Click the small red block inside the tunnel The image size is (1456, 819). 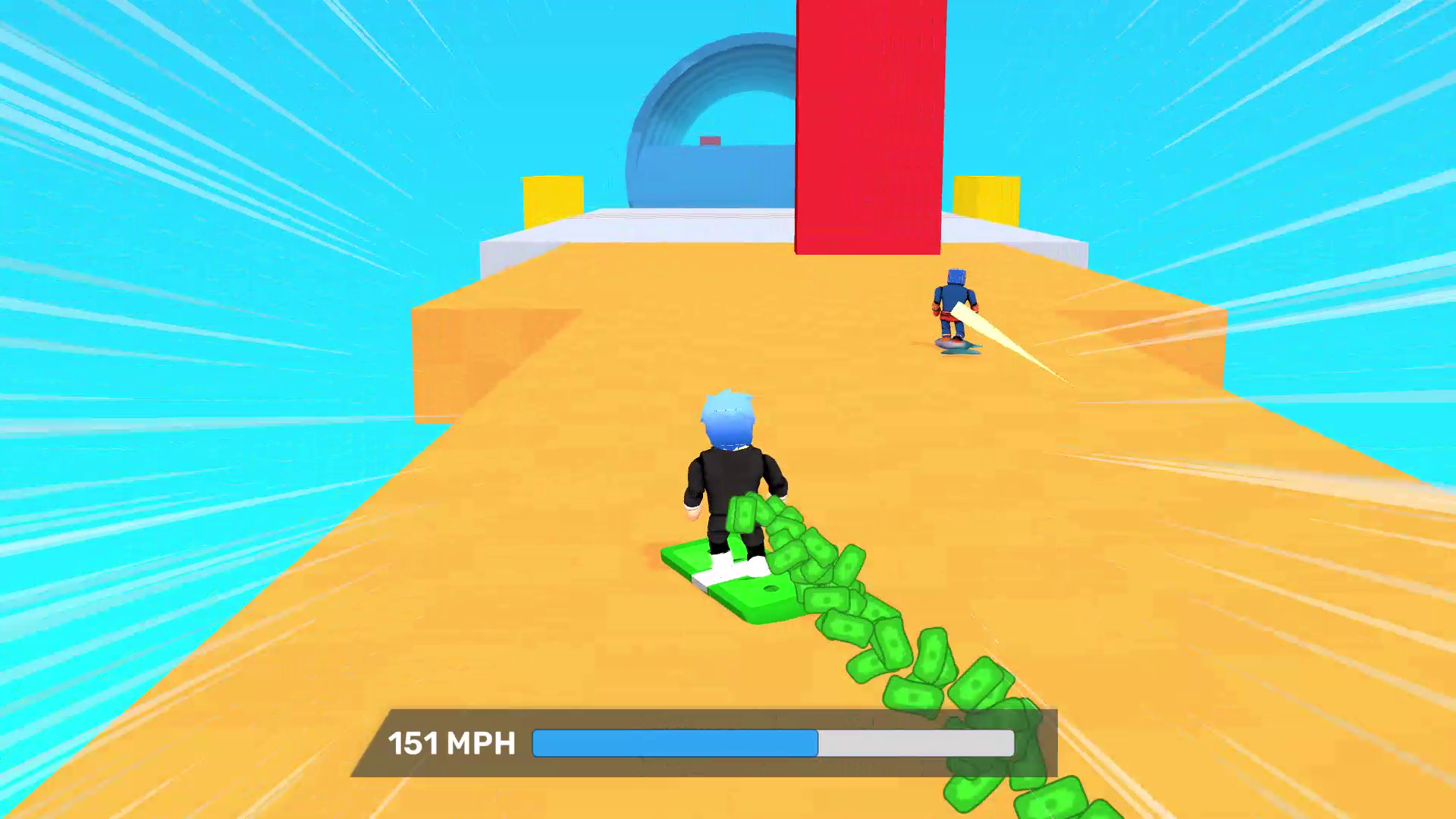(x=708, y=140)
